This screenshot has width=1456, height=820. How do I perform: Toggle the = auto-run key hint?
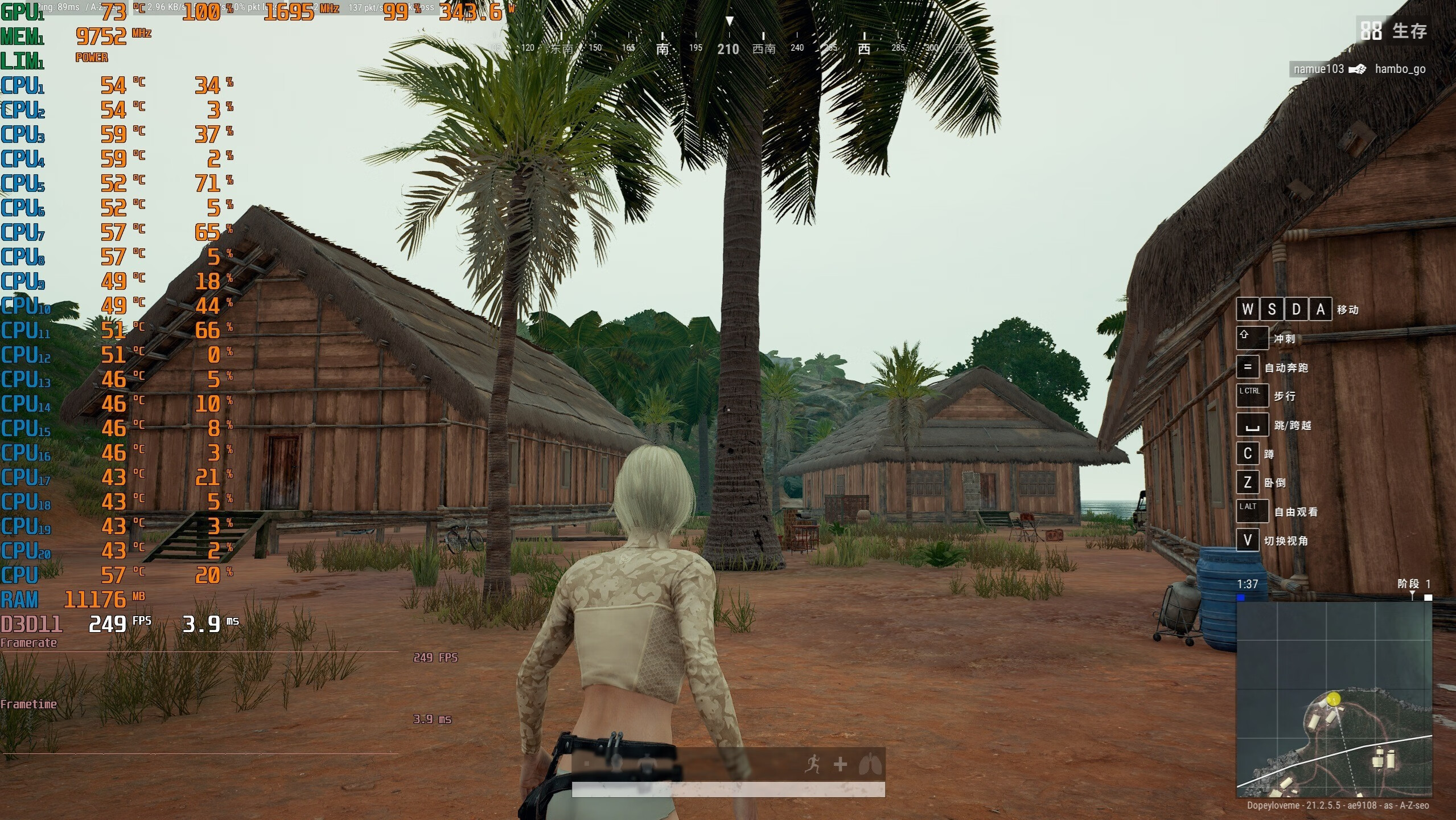coord(1248,367)
